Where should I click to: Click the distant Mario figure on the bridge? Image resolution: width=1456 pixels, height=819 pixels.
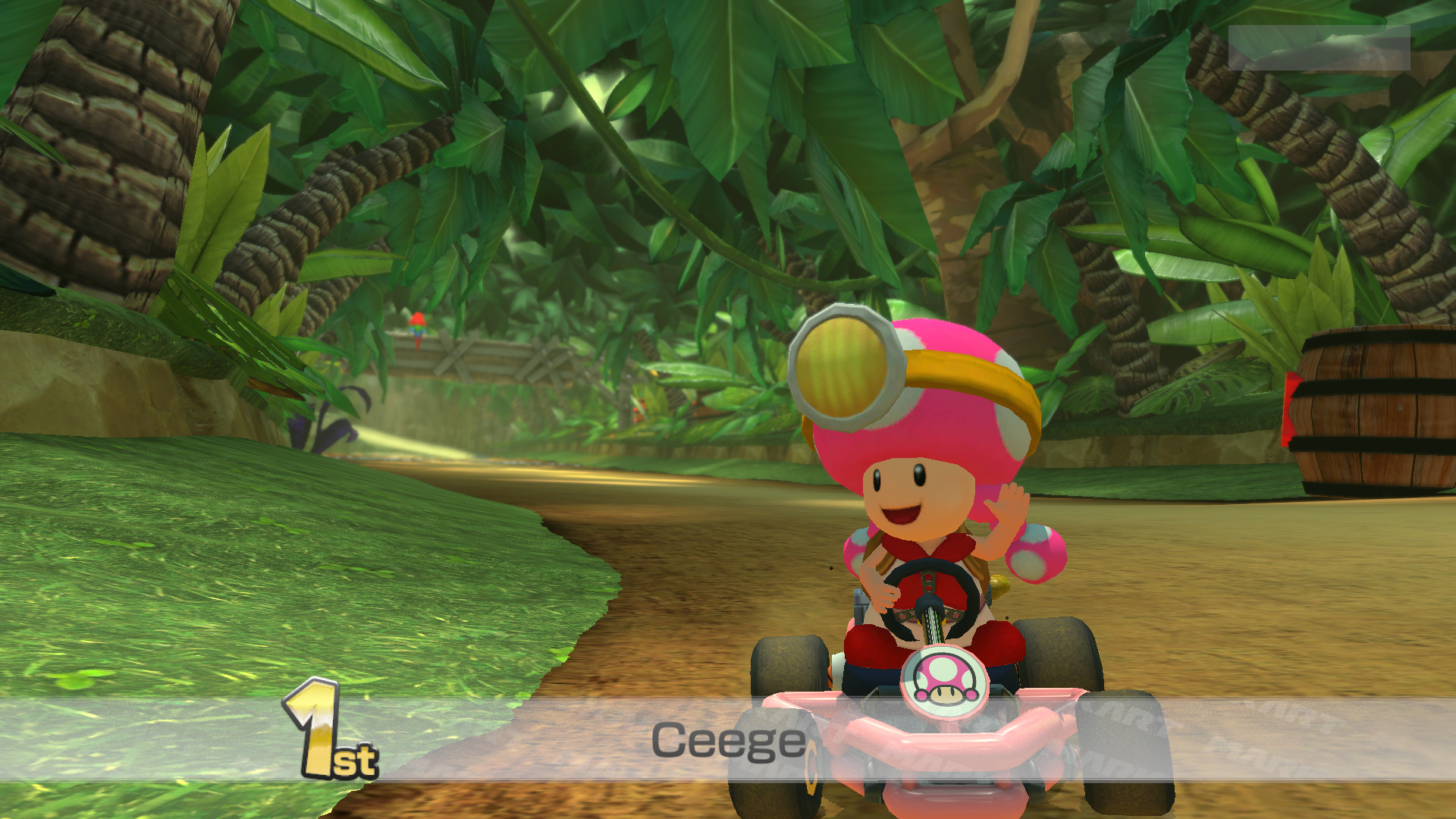click(420, 326)
